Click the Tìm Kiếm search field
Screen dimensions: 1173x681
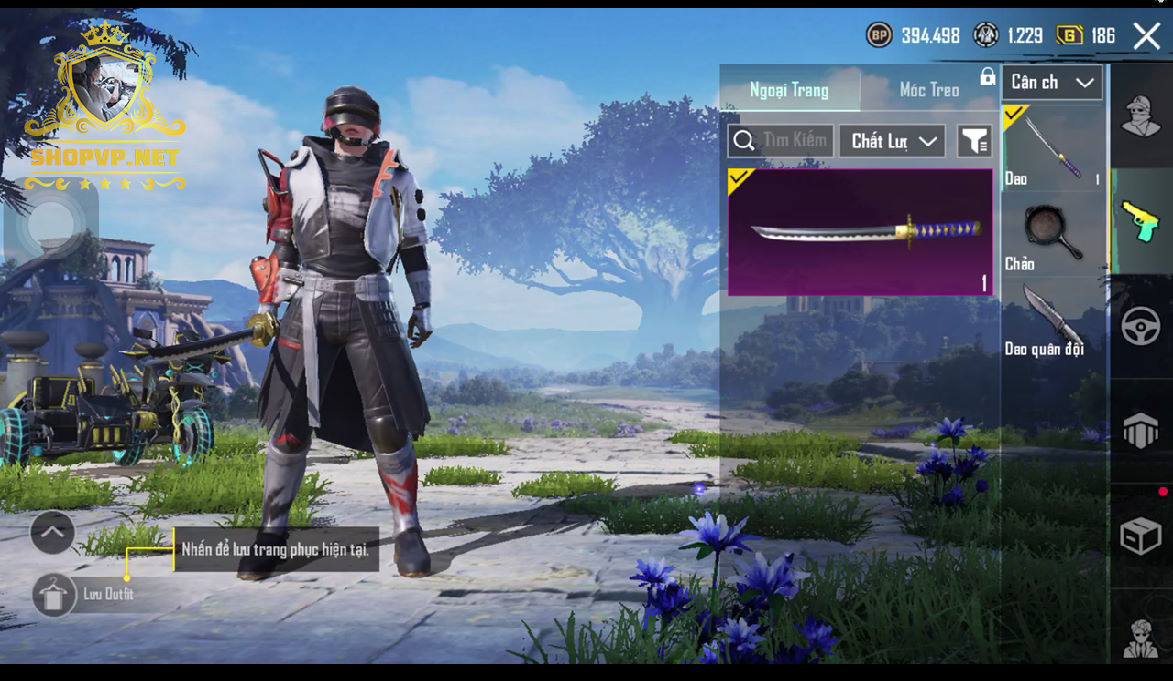[x=781, y=141]
